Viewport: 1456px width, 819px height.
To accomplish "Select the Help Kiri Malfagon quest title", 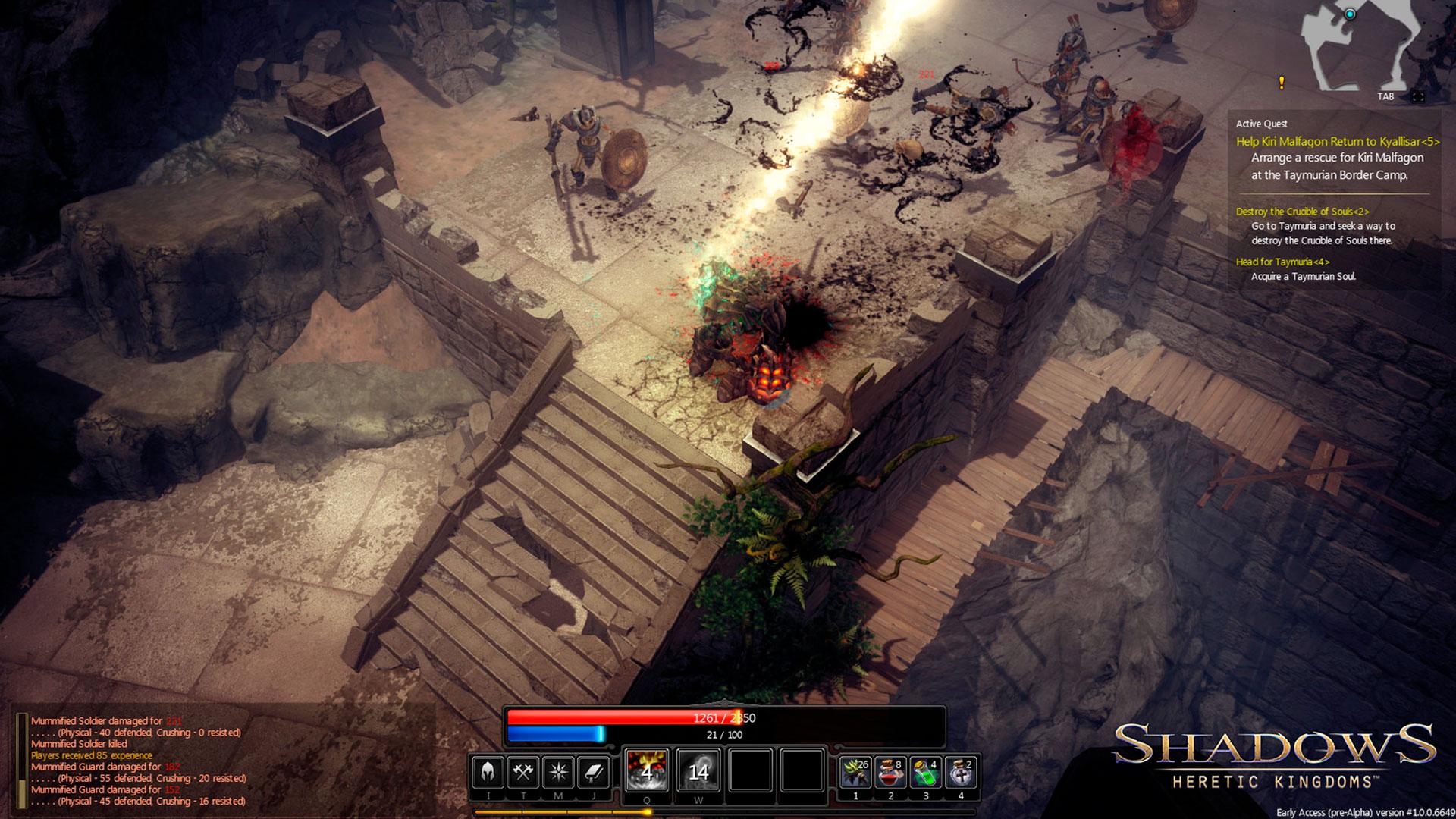I will (x=1337, y=142).
